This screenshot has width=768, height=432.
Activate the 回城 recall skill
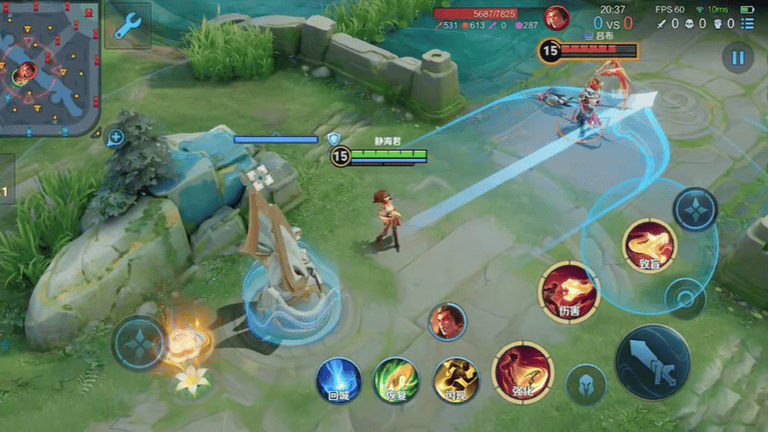coord(339,381)
